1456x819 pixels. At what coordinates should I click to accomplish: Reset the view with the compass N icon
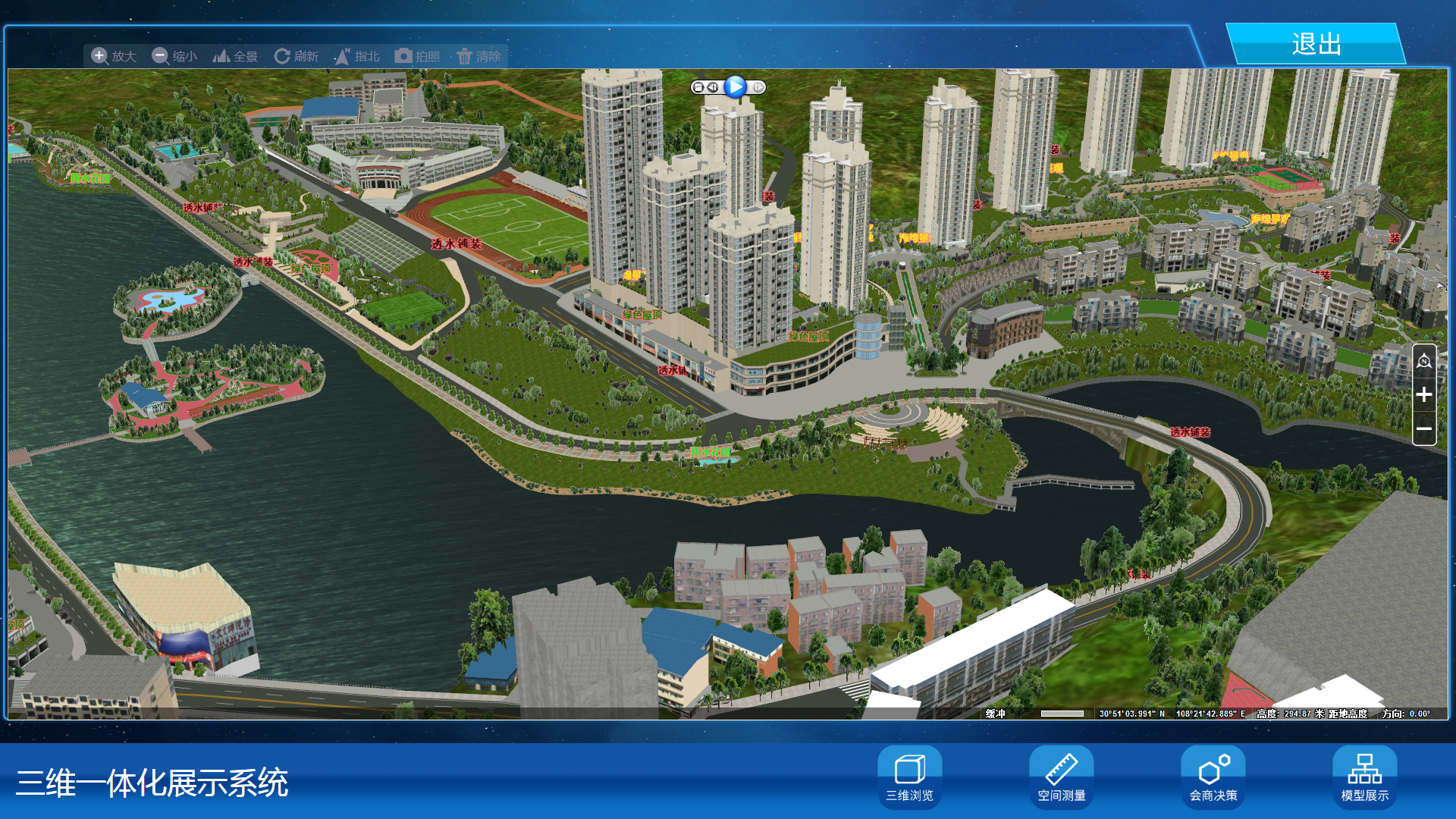pyautogui.click(x=1424, y=362)
